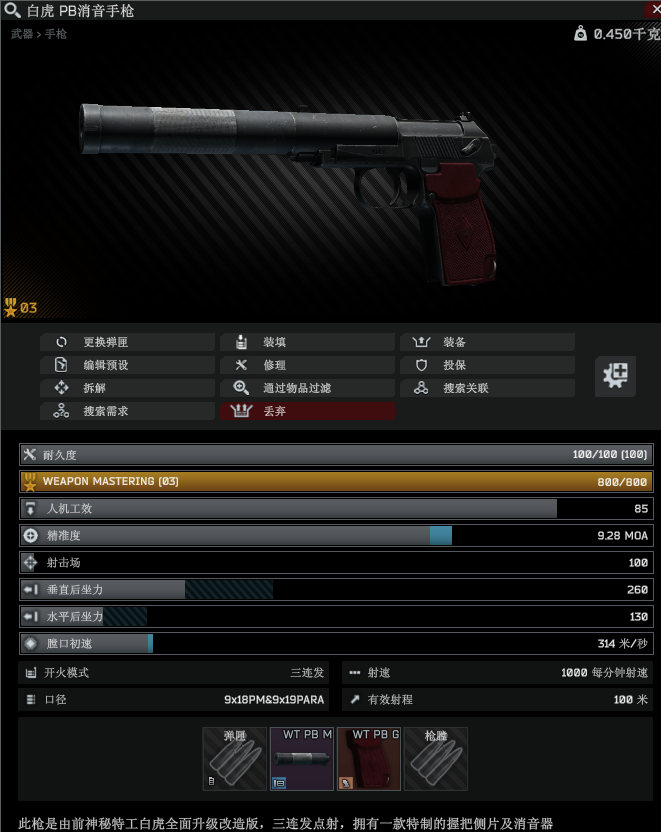
Task: Select the WT PB G red grip slot
Action: click(x=369, y=759)
